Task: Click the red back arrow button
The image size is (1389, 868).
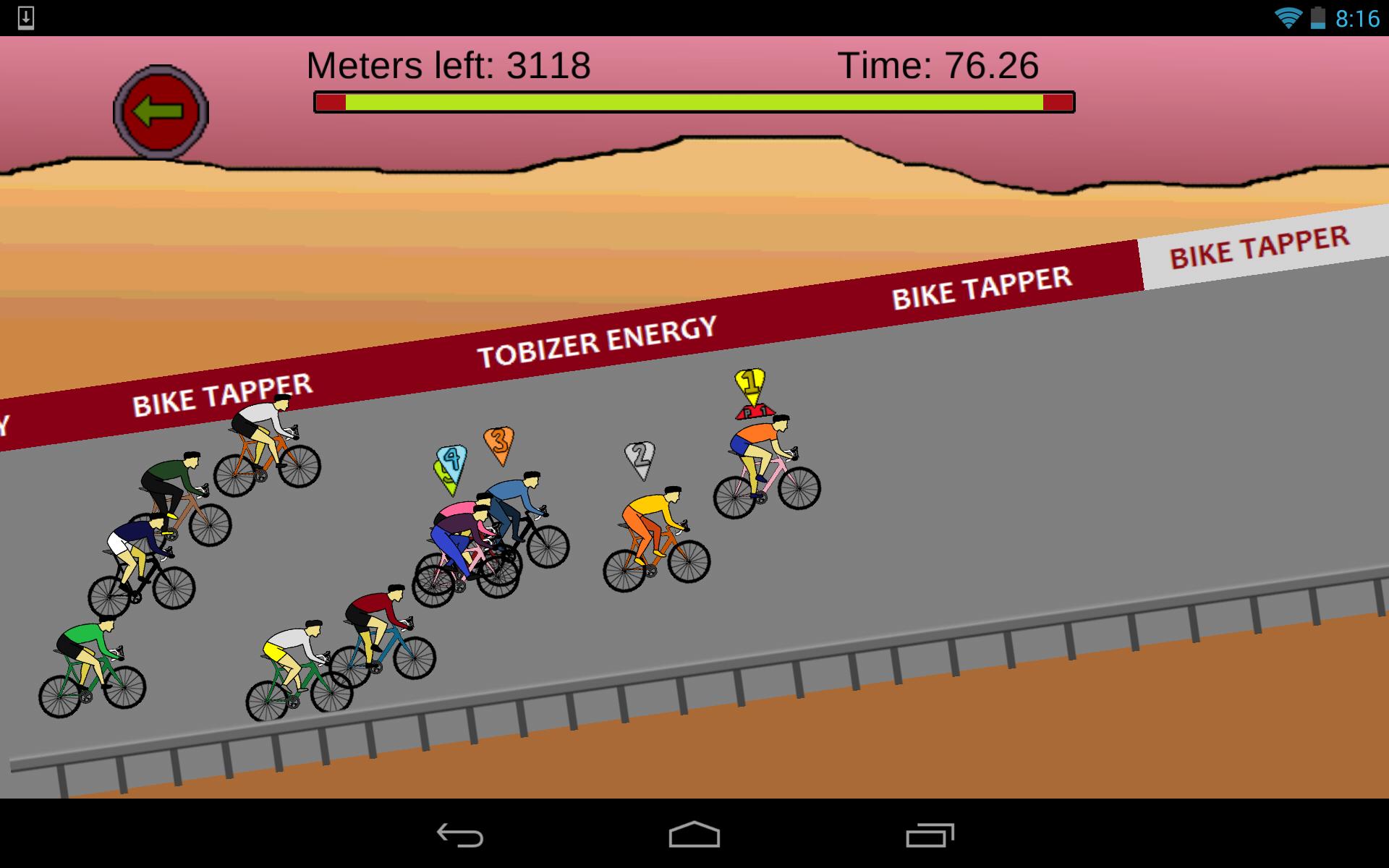Action: pos(161,110)
